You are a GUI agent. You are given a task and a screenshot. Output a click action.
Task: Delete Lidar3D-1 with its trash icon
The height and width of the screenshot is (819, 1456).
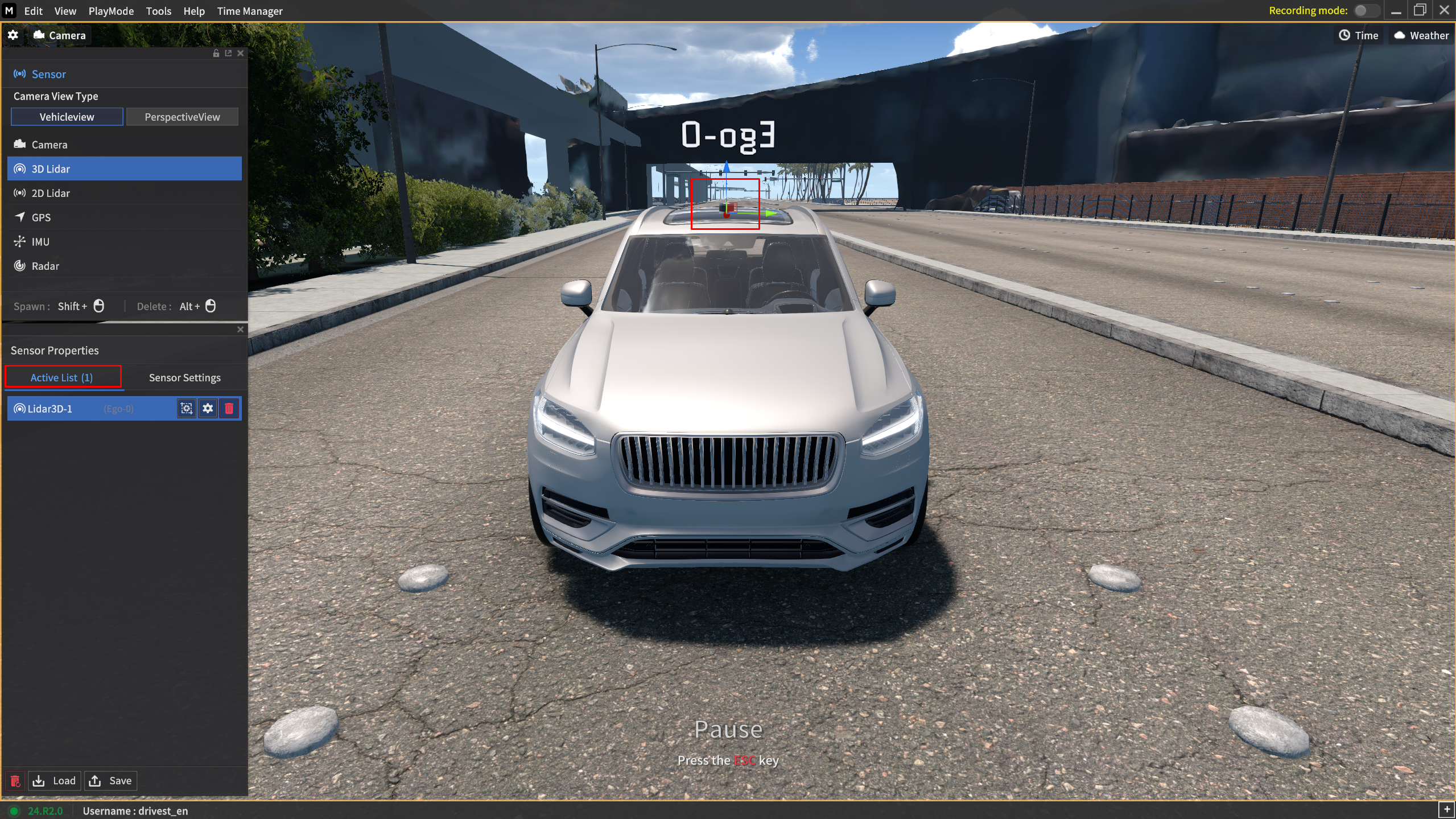pyautogui.click(x=229, y=409)
